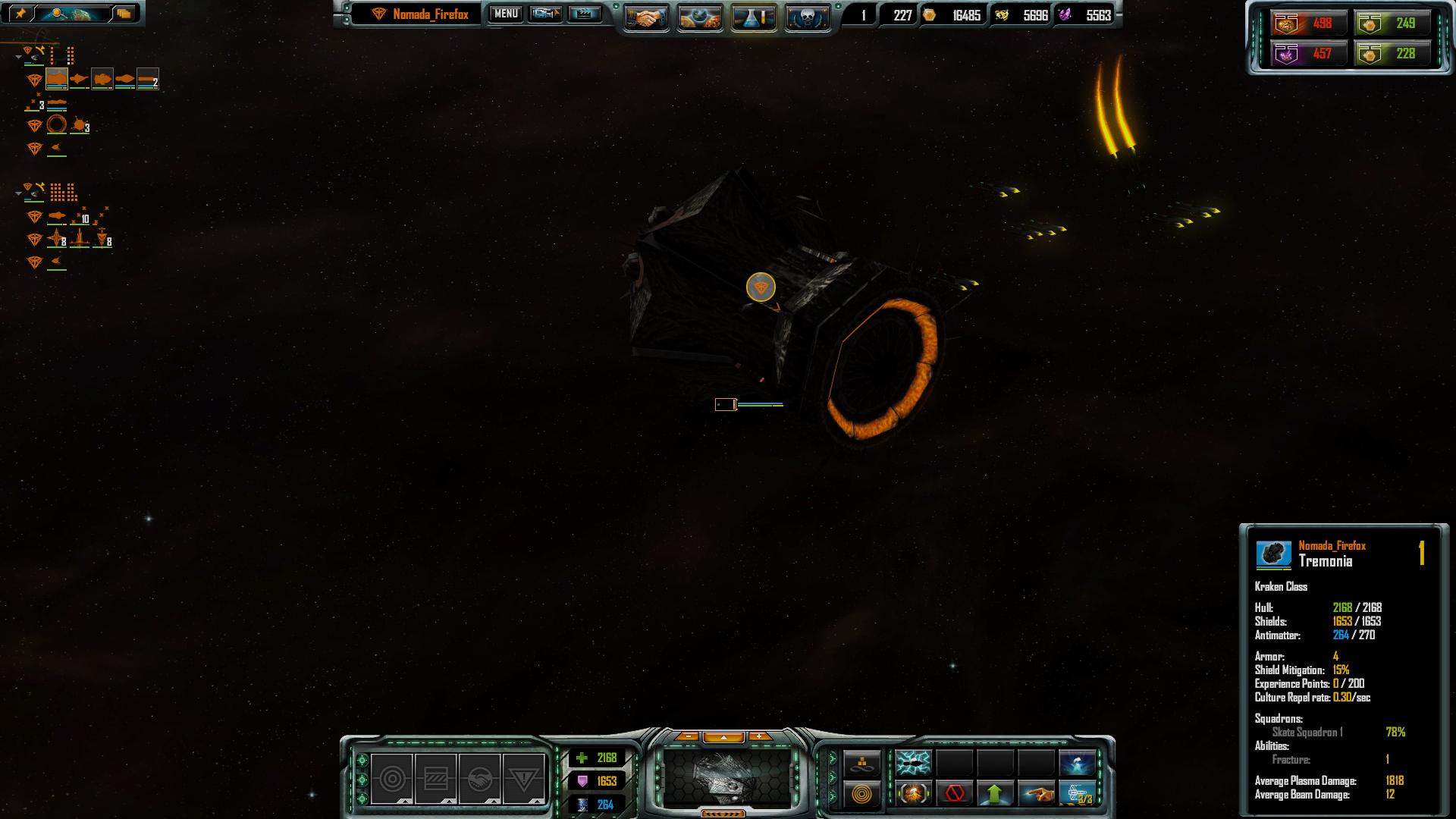Screen dimensions: 1456x819
Task: Pin the empire tree with pushpin
Action: point(20,13)
